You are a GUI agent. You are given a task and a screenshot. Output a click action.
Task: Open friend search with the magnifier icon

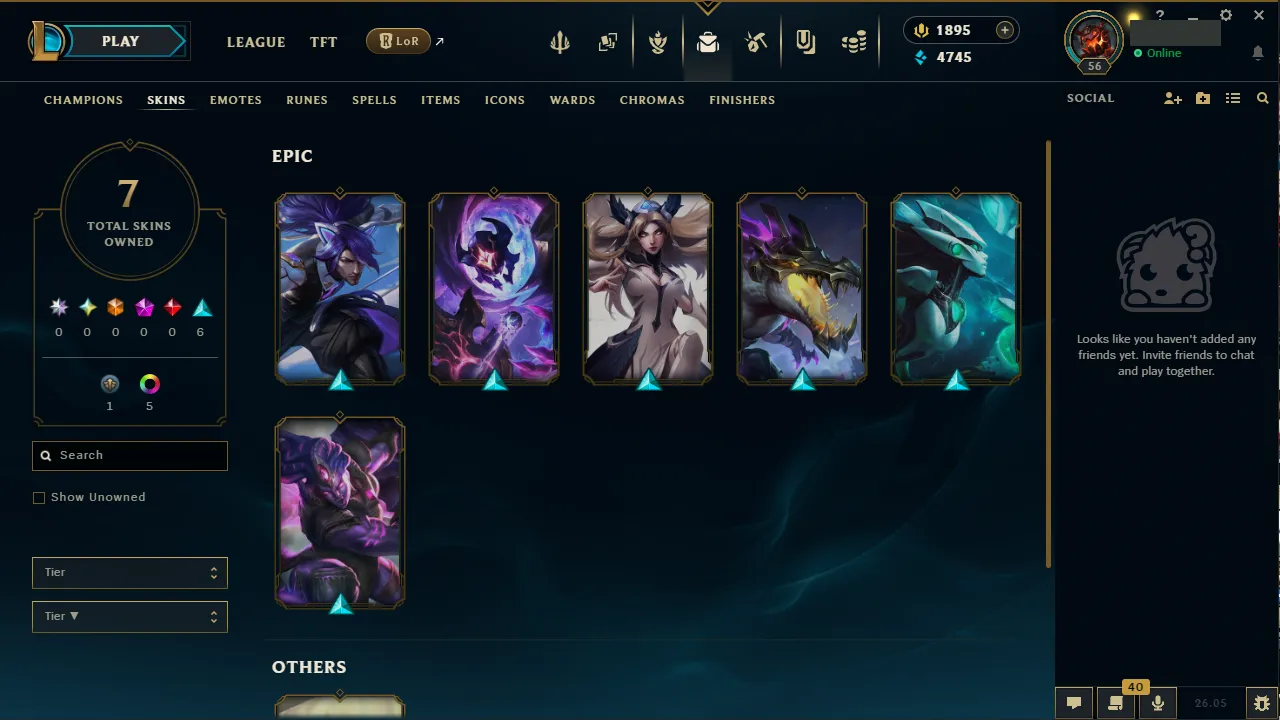click(x=1262, y=98)
